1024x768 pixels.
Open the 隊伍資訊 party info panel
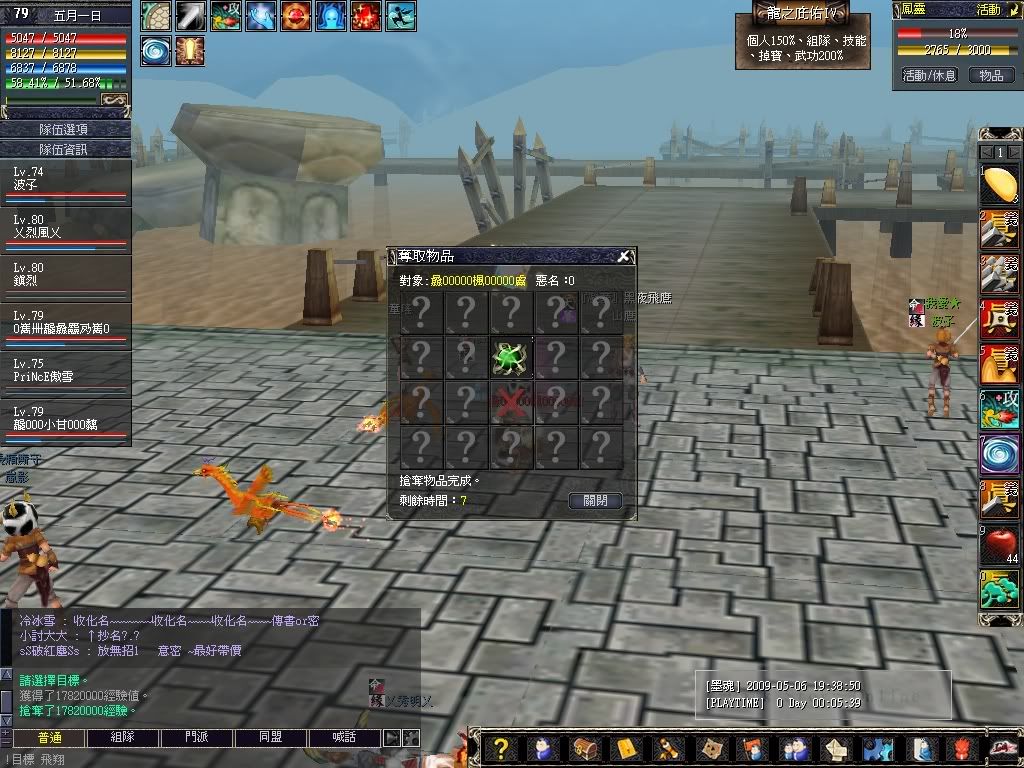65,149
